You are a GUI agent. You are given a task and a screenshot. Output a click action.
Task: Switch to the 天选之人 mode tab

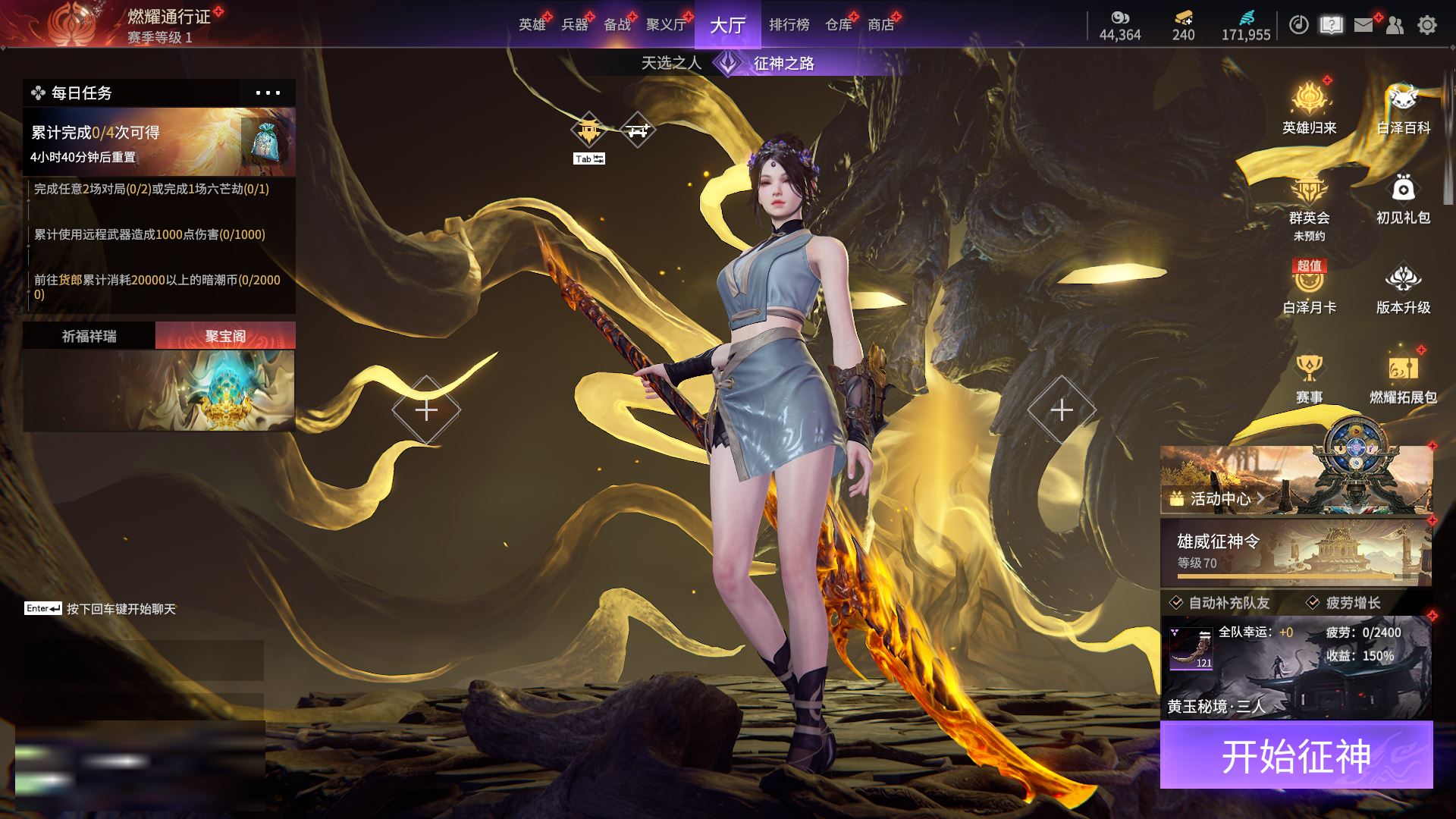point(670,63)
